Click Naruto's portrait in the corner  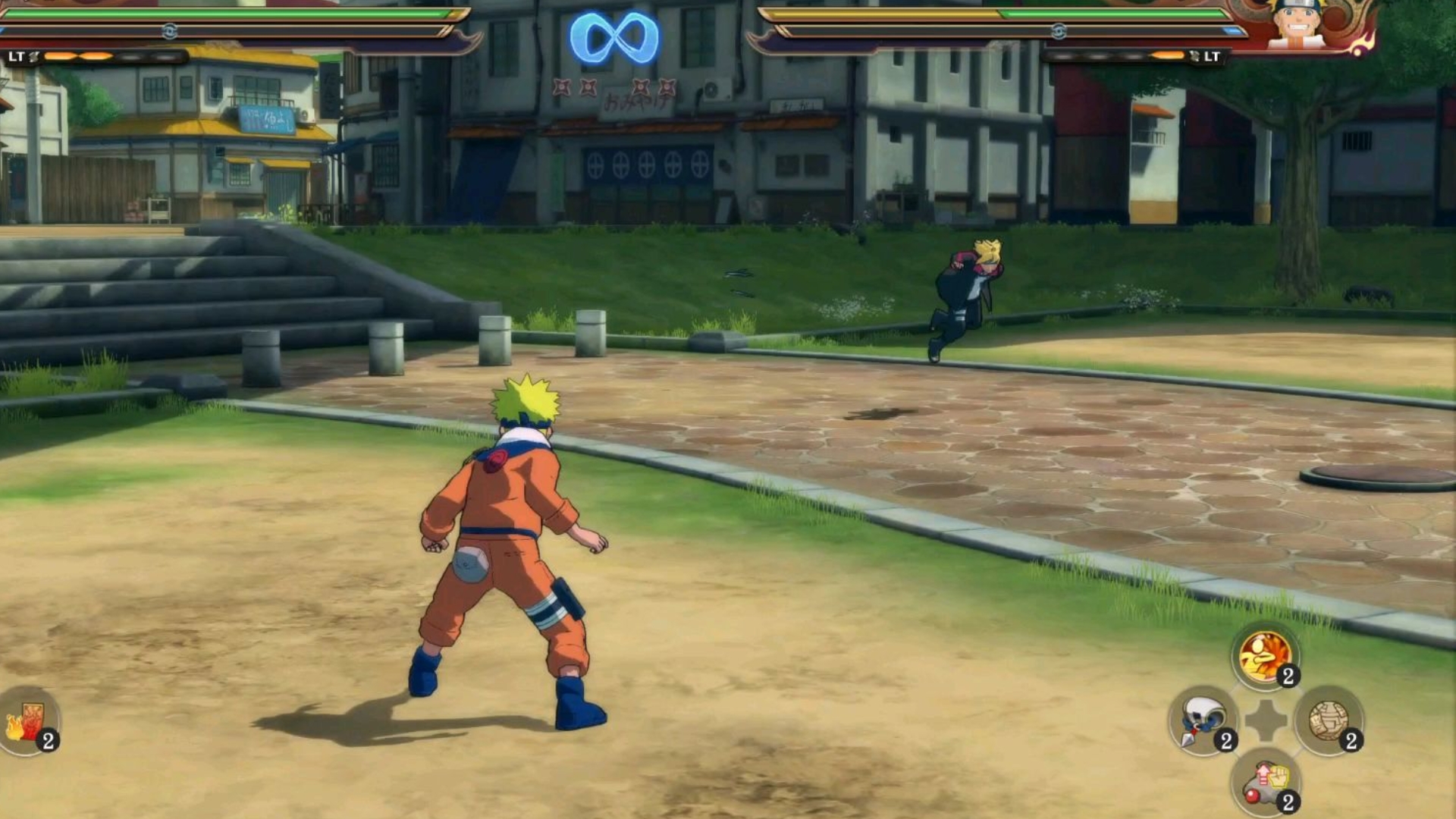point(1297,27)
